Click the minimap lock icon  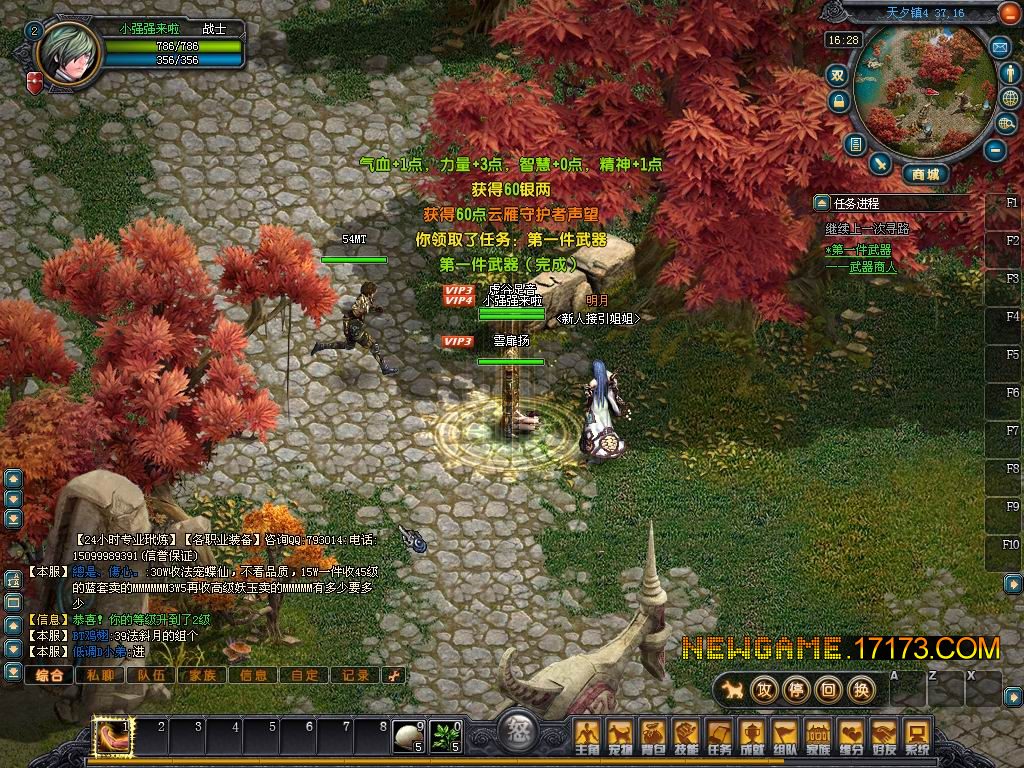coord(838,101)
